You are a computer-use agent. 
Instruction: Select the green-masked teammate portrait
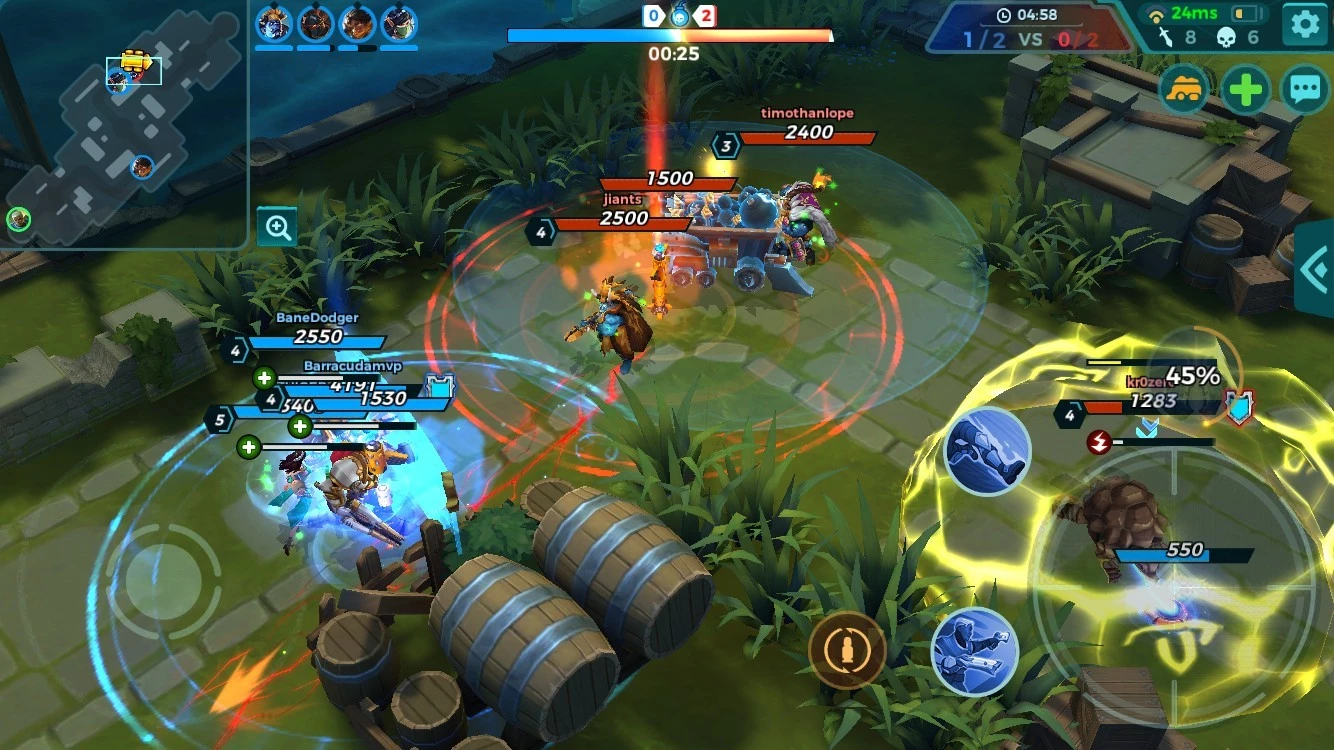coord(399,23)
